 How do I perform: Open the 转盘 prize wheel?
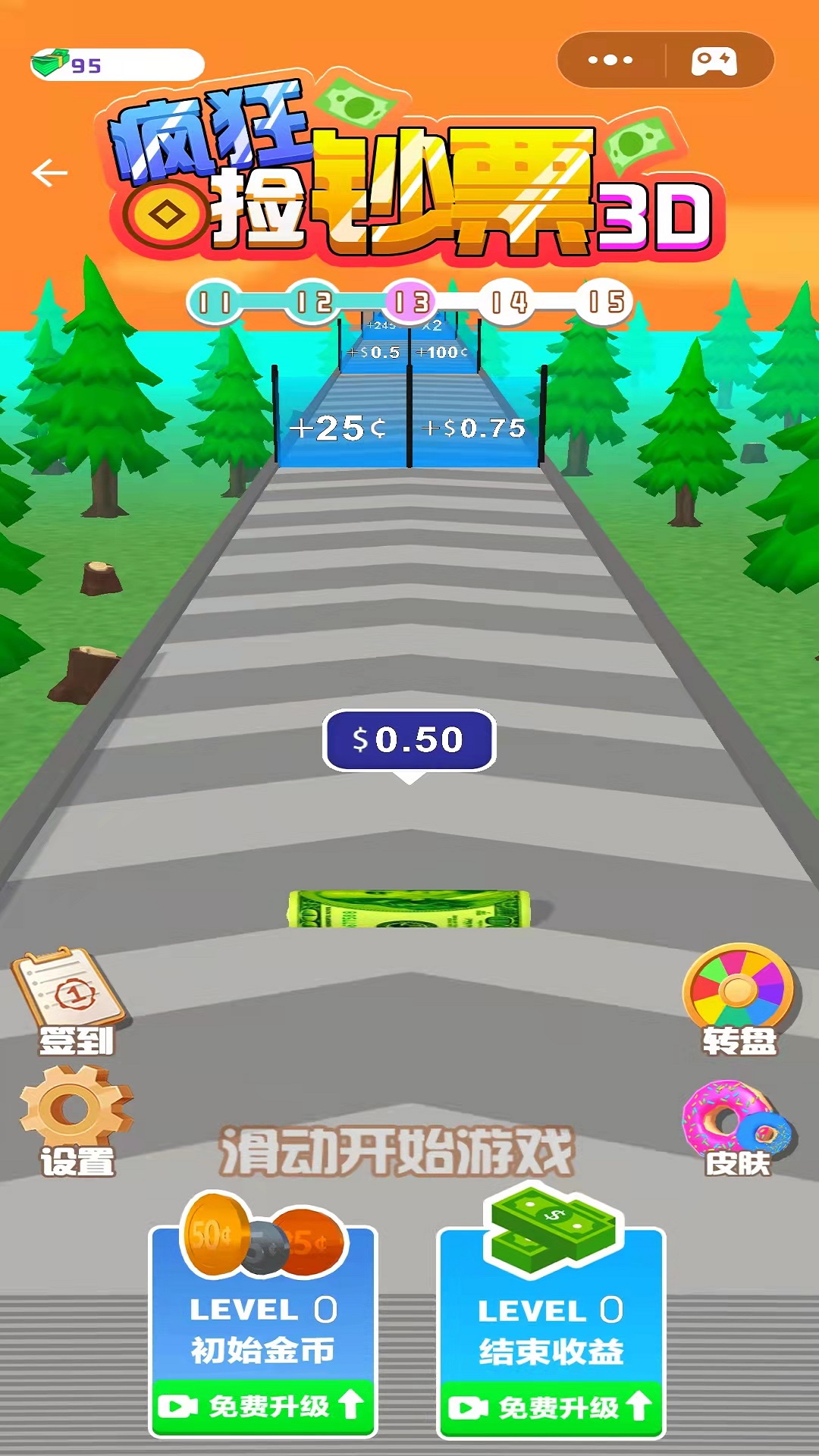(x=739, y=999)
